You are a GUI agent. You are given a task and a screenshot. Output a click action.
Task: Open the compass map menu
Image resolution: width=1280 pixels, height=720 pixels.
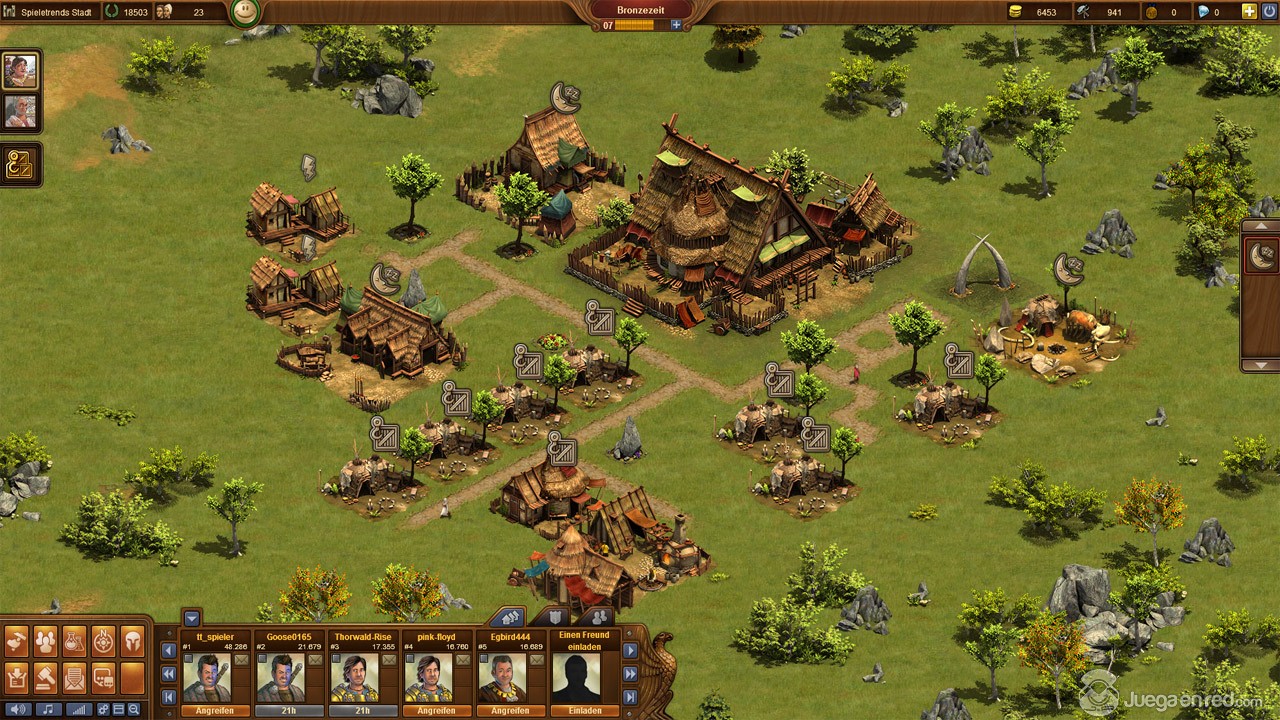click(104, 642)
